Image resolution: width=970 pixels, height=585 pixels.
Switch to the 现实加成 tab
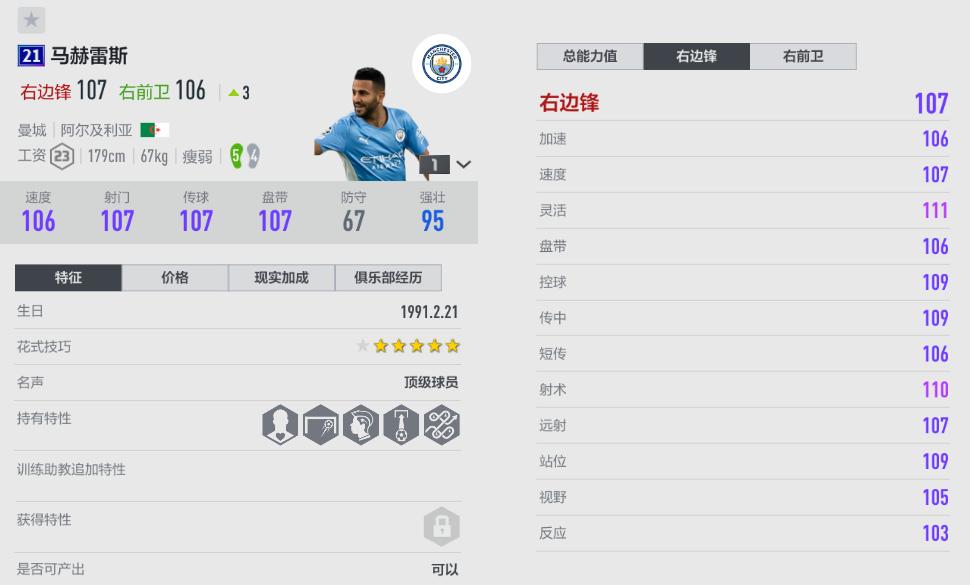[281, 278]
